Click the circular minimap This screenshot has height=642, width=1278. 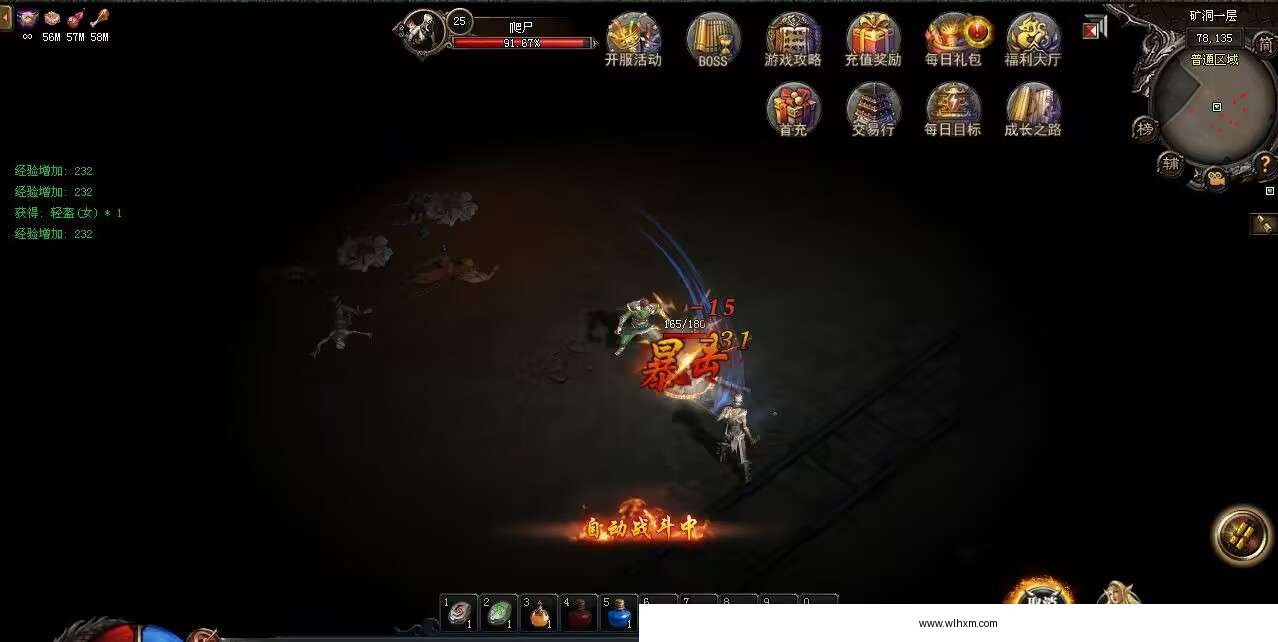click(1211, 109)
